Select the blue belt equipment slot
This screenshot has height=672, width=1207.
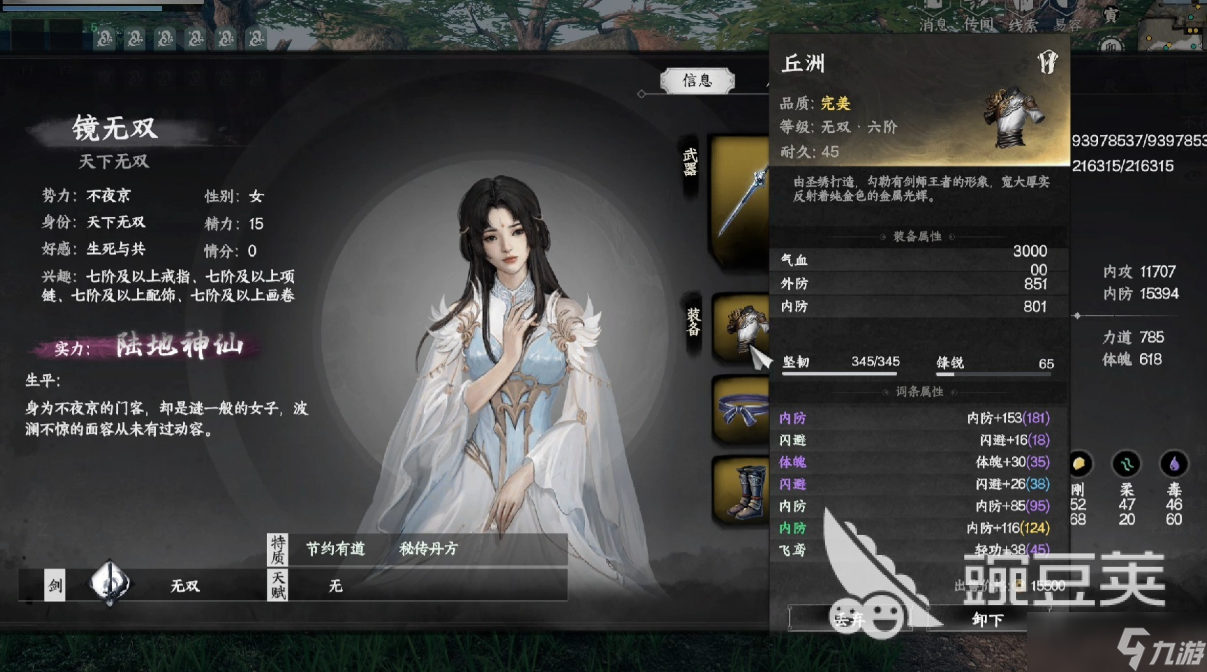click(x=740, y=409)
